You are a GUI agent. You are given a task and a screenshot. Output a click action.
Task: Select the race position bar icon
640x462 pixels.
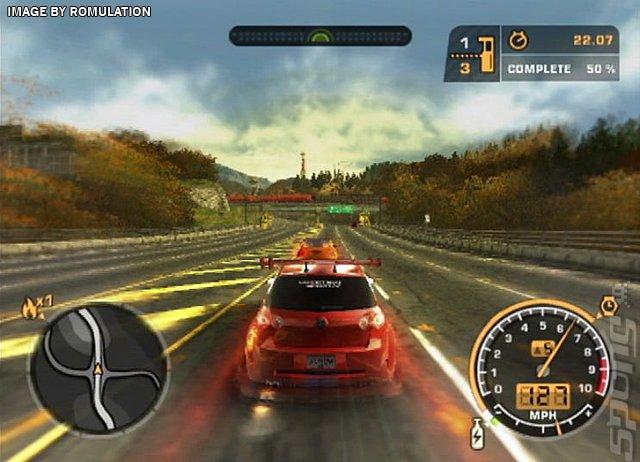487,53
